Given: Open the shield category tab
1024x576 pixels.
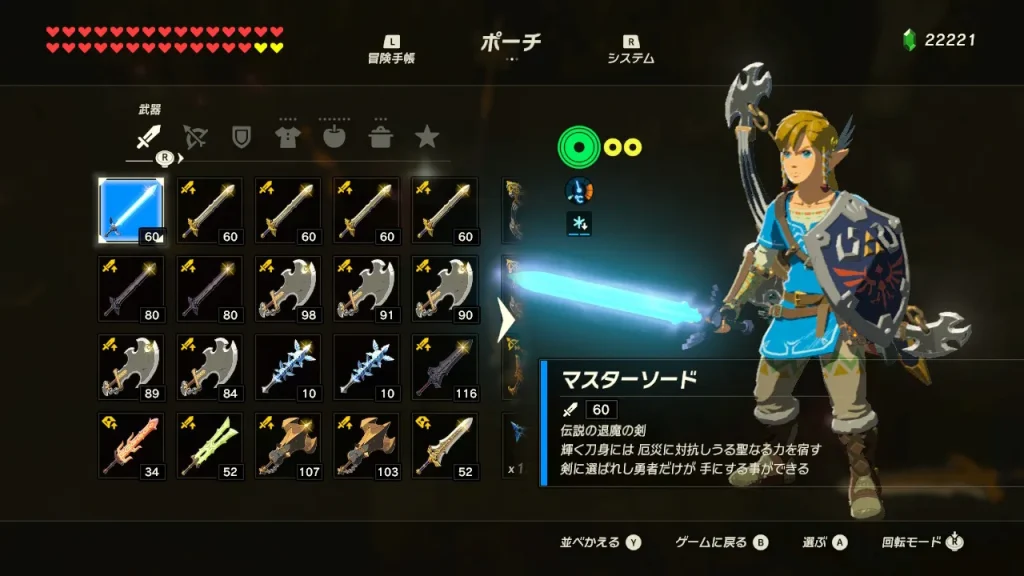Looking at the screenshot, I should [x=241, y=137].
